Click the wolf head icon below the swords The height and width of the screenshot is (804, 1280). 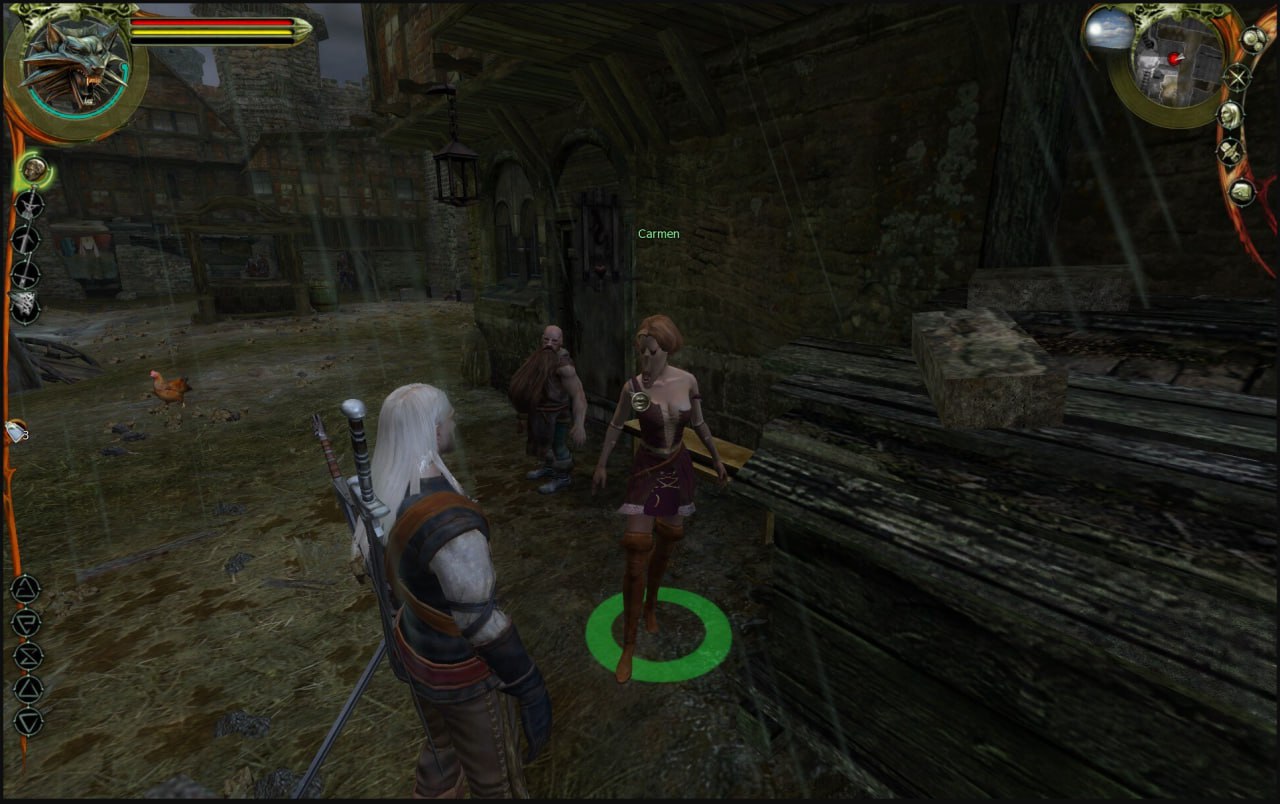tap(25, 305)
